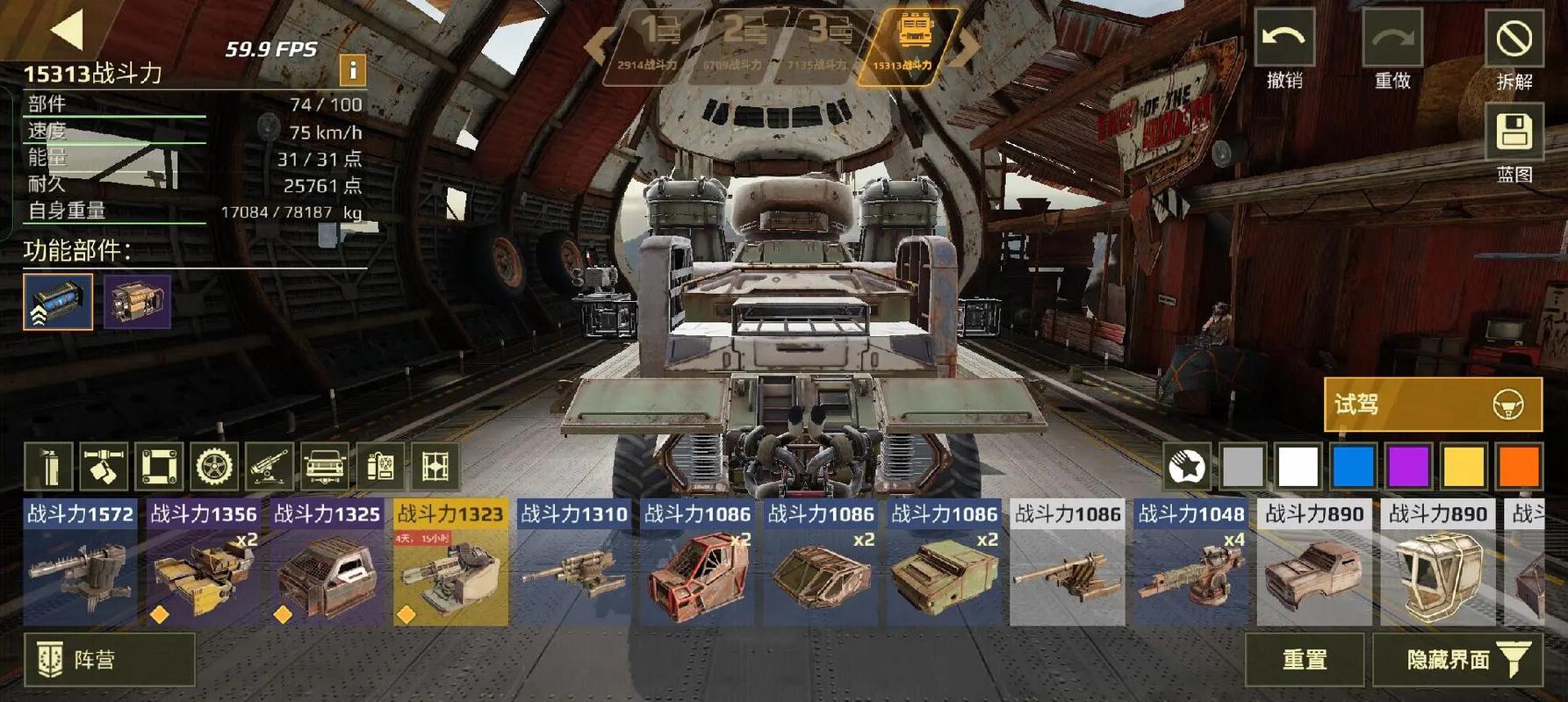Choose the highlighted 1323 power turret
Image resolution: width=1568 pixels, height=702 pixels.
450,562
